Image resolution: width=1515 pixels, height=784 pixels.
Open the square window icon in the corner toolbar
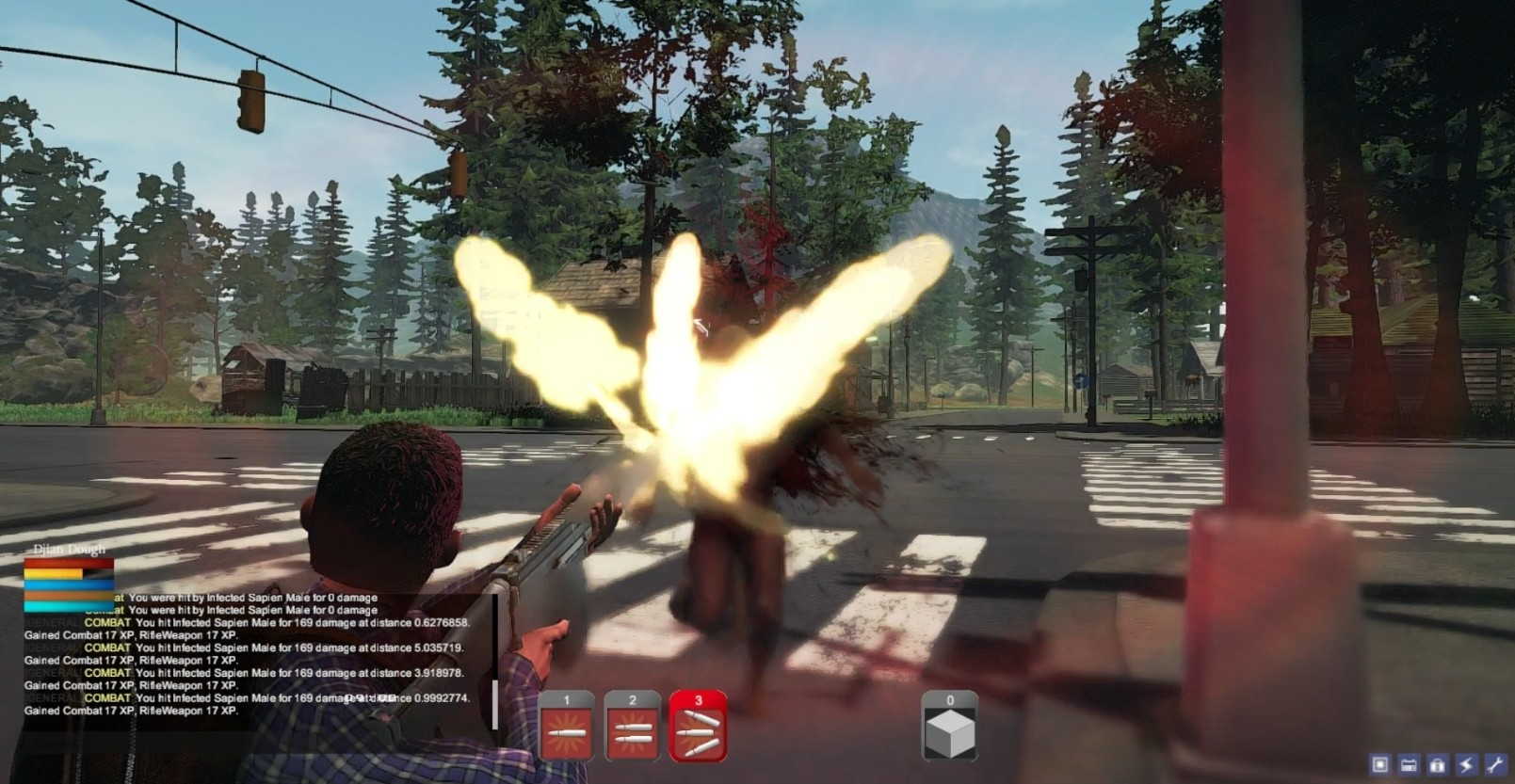(x=1380, y=764)
